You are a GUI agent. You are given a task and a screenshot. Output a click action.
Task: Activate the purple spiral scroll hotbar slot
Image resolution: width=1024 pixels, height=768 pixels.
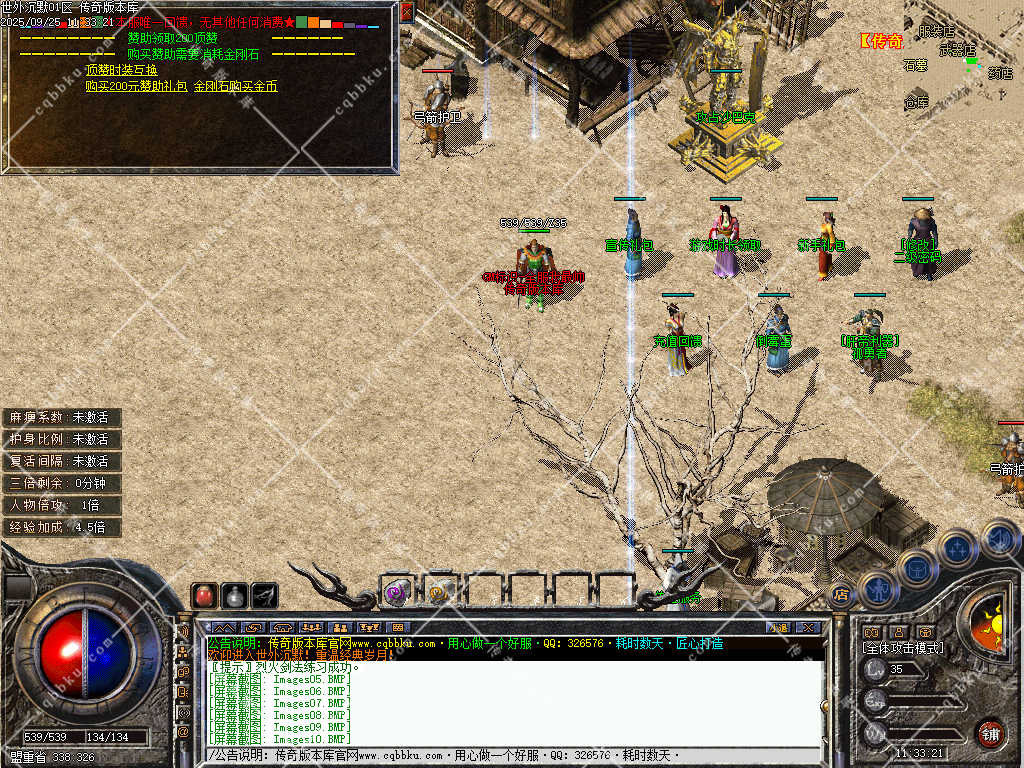click(x=396, y=592)
